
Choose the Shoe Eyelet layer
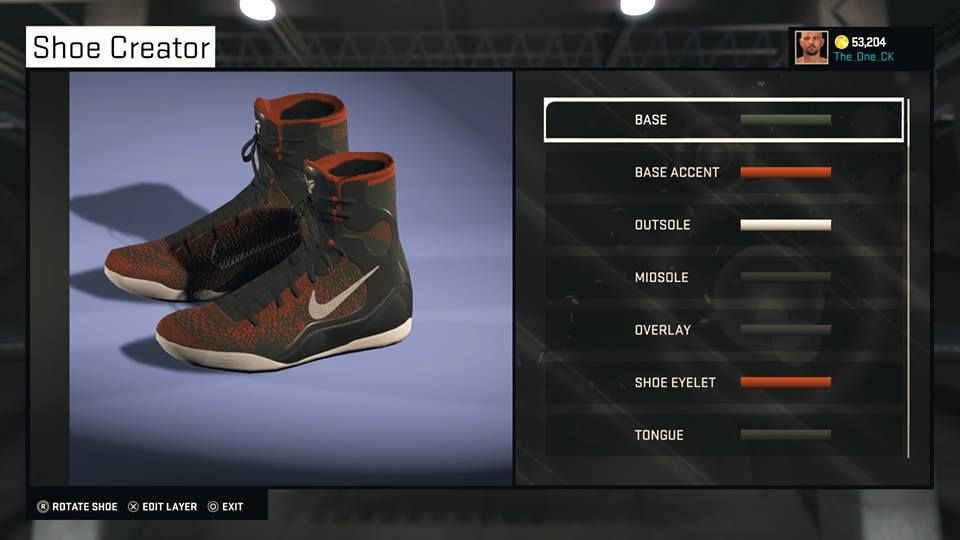723,382
